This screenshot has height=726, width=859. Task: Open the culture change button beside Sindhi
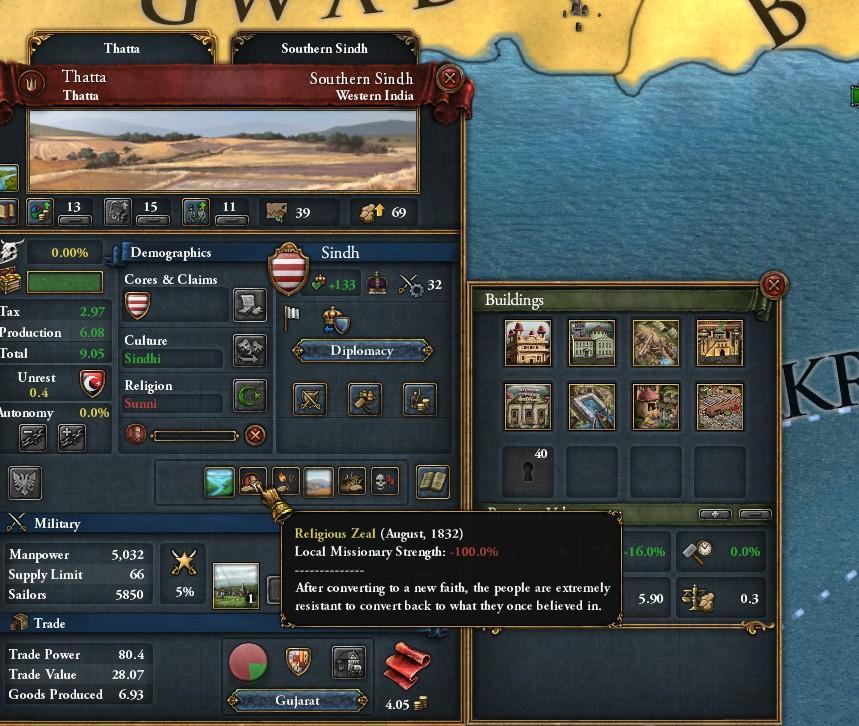[x=249, y=350]
